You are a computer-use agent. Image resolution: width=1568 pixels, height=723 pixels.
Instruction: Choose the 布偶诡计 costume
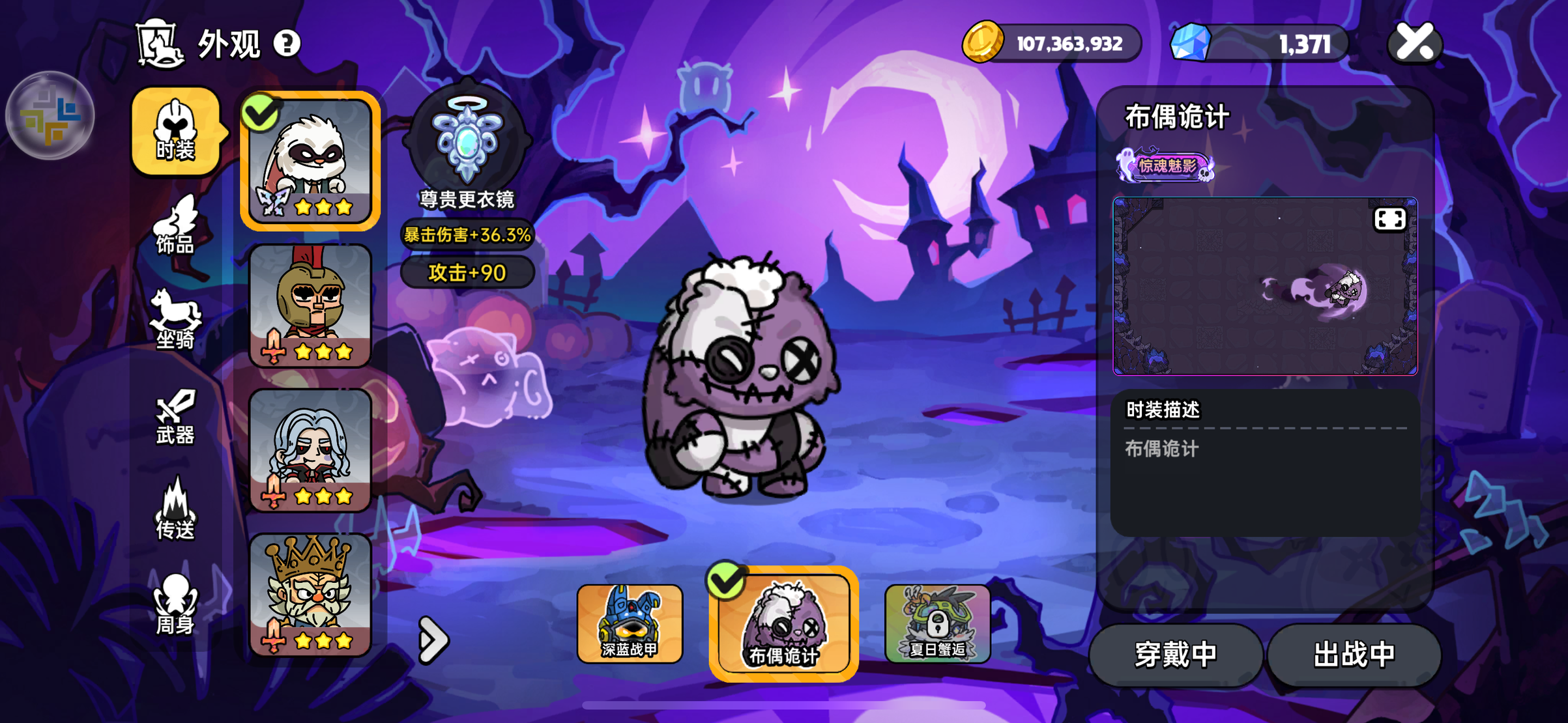(x=783, y=623)
